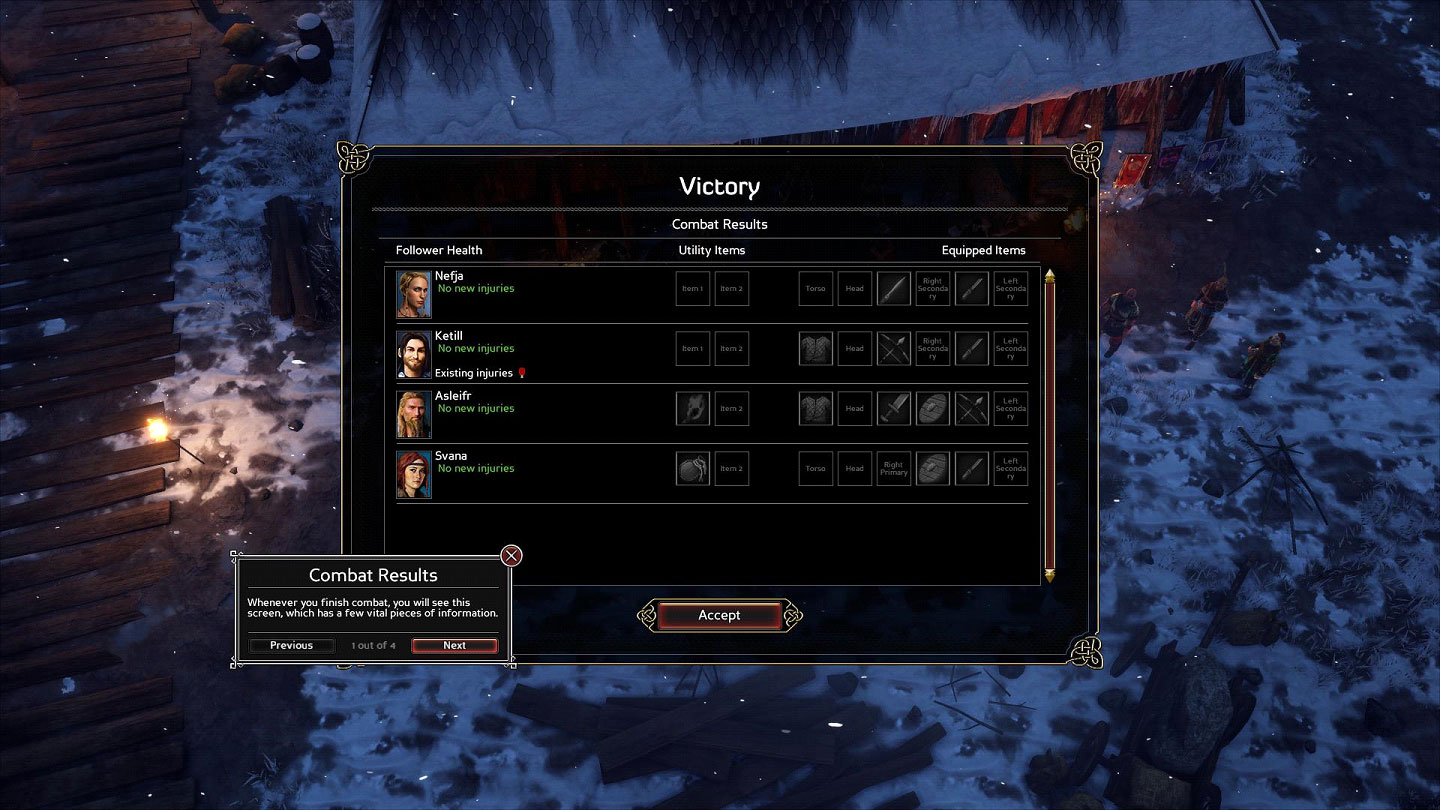This screenshot has height=810, width=1440.
Task: Click the scrollbar's up arrow
Action: [1050, 275]
